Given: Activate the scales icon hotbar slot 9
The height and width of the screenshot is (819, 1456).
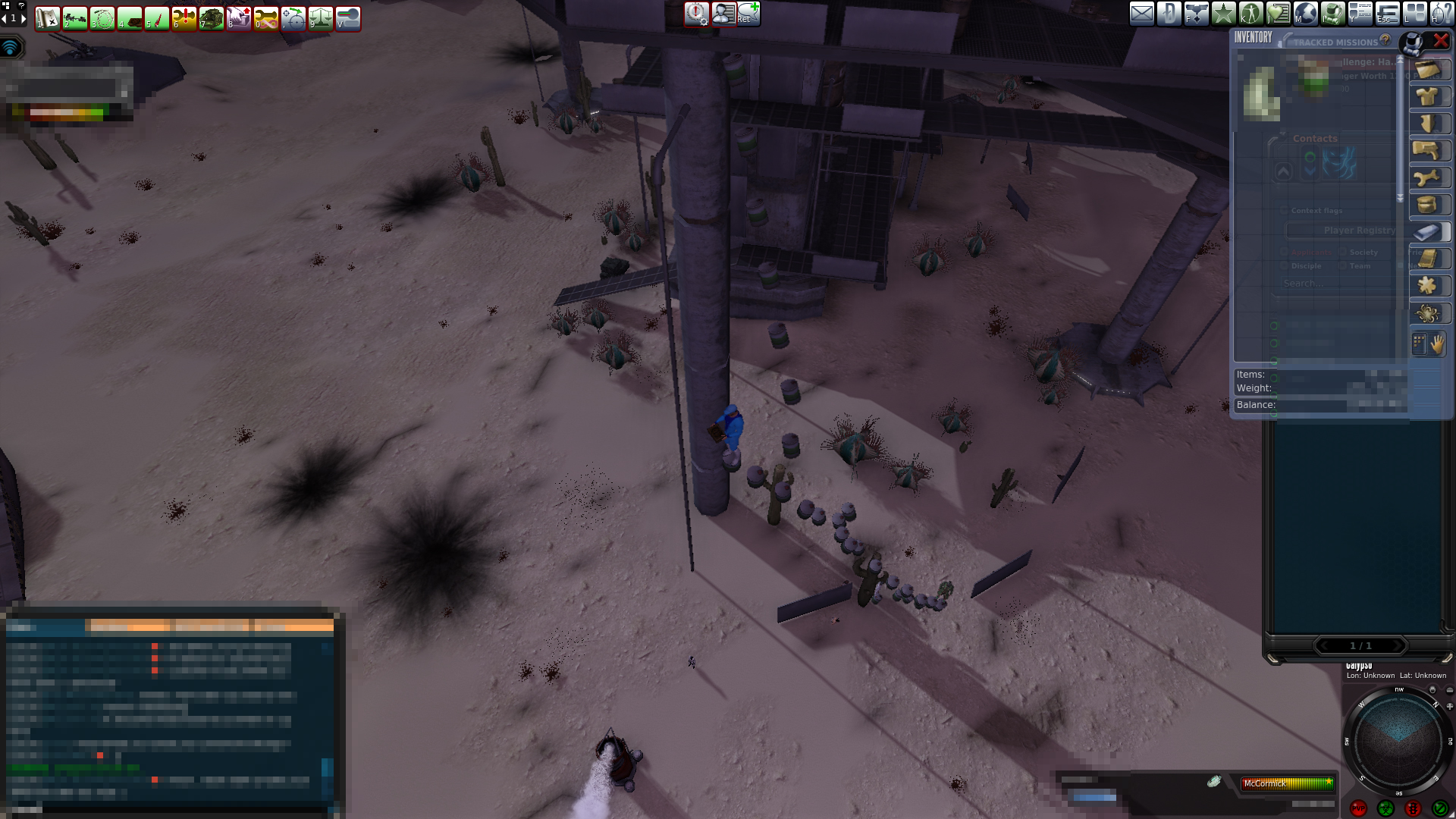Looking at the screenshot, I should click(x=321, y=18).
